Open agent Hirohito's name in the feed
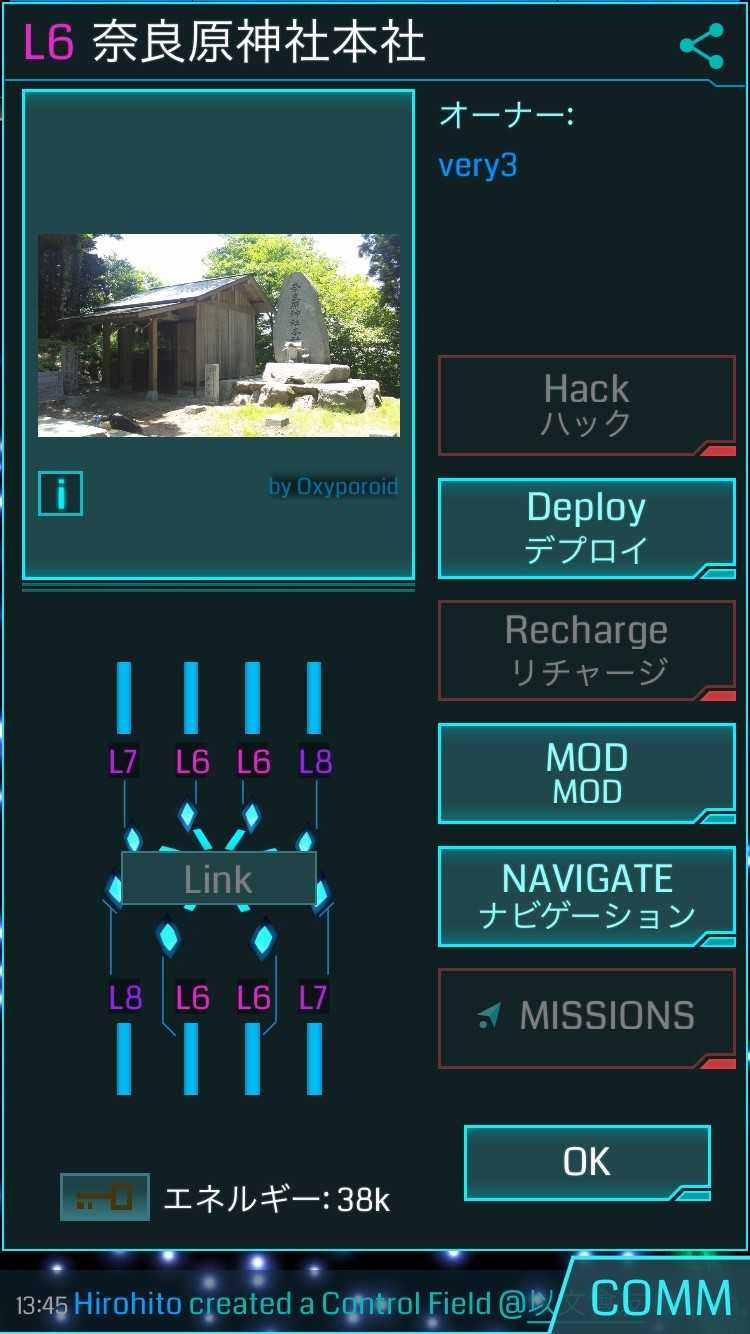Image resolution: width=750 pixels, height=1334 pixels. point(128,1304)
